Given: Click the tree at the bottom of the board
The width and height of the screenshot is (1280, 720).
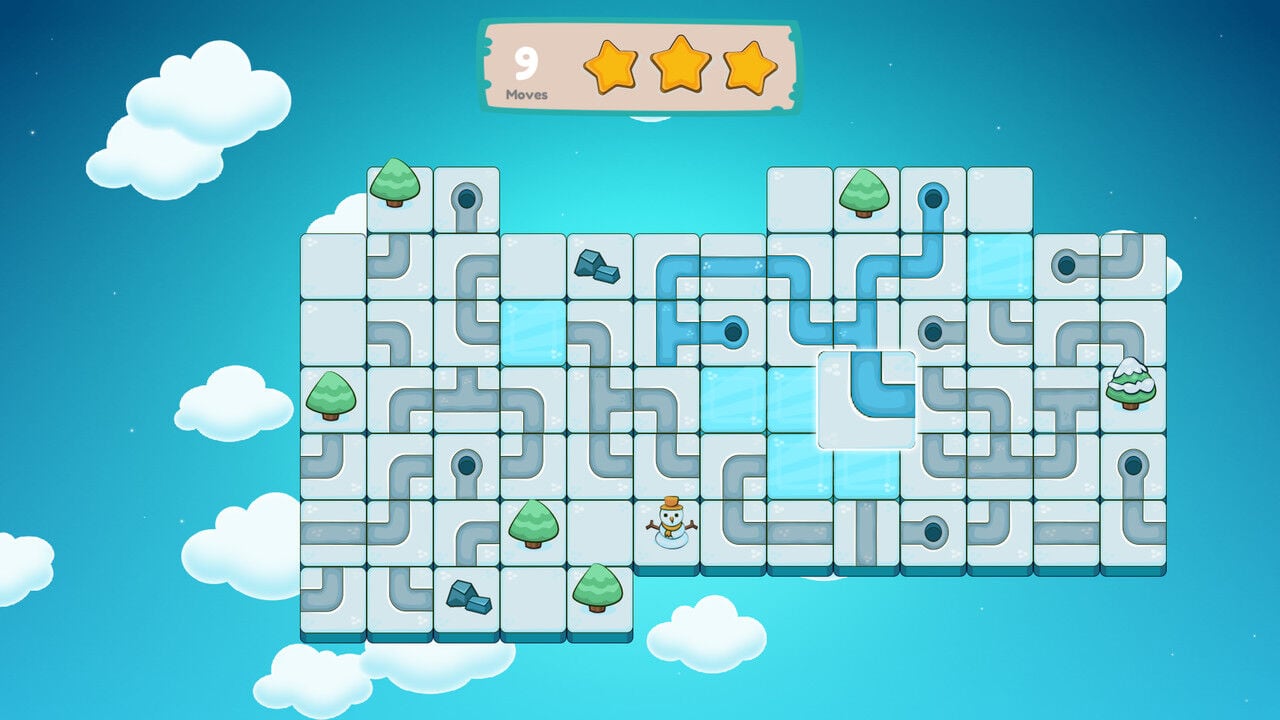Looking at the screenshot, I should pos(595,590).
